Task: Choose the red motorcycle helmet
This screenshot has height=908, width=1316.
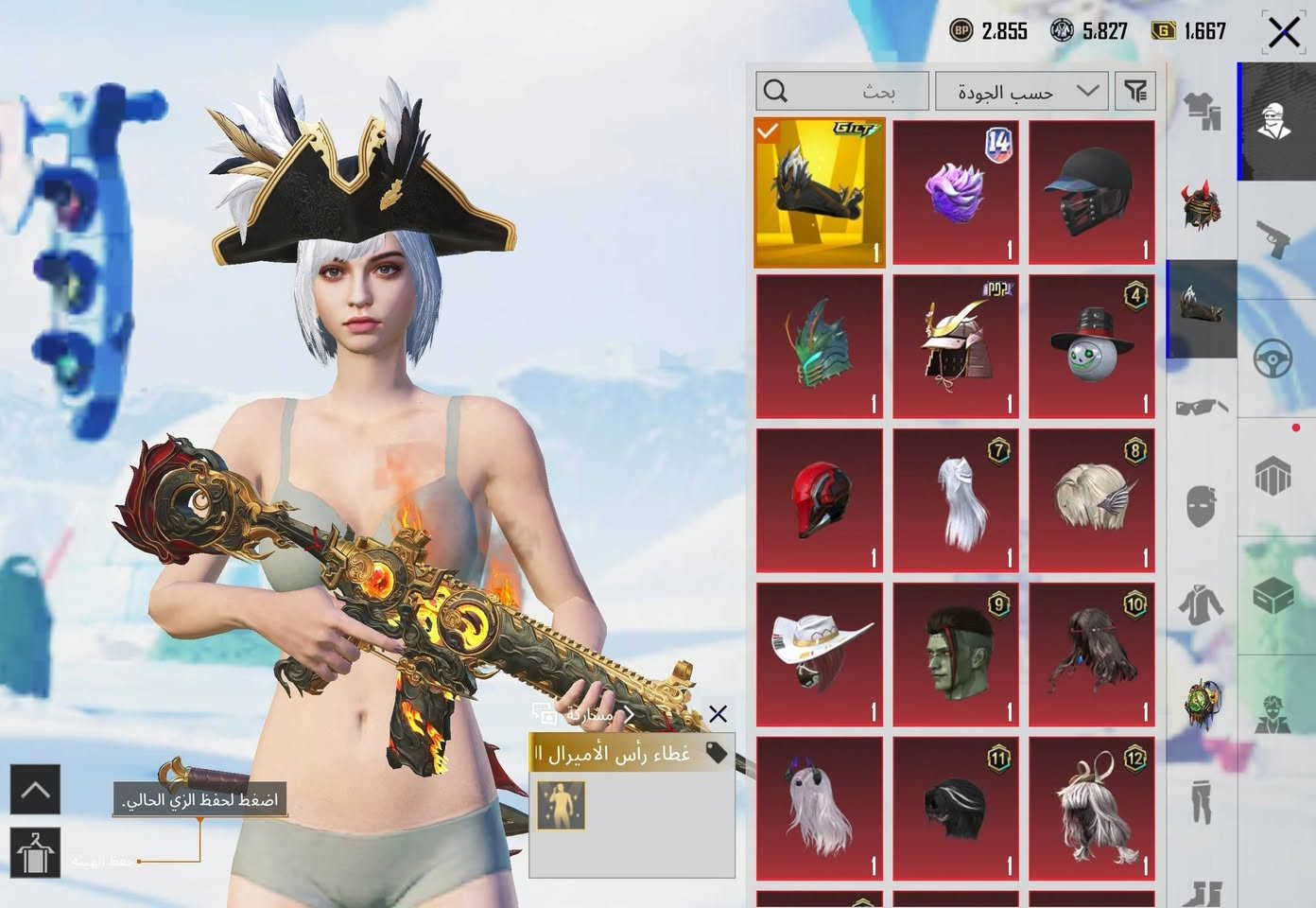Action: pyautogui.click(x=820, y=501)
